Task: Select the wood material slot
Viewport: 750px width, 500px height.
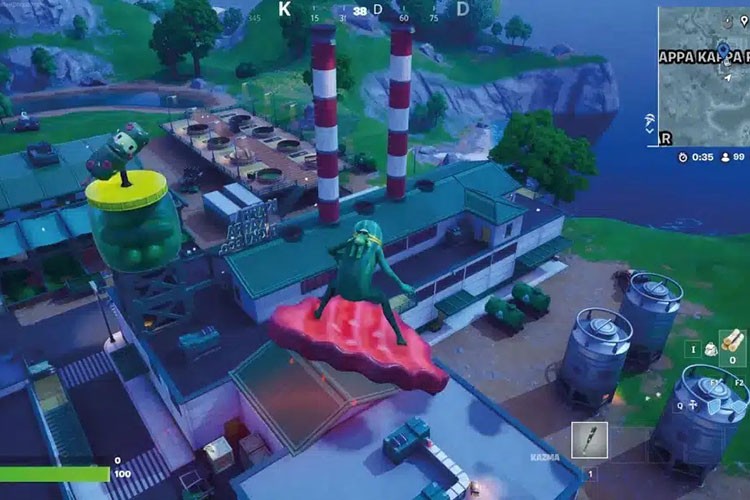Action: pyautogui.click(x=733, y=343)
